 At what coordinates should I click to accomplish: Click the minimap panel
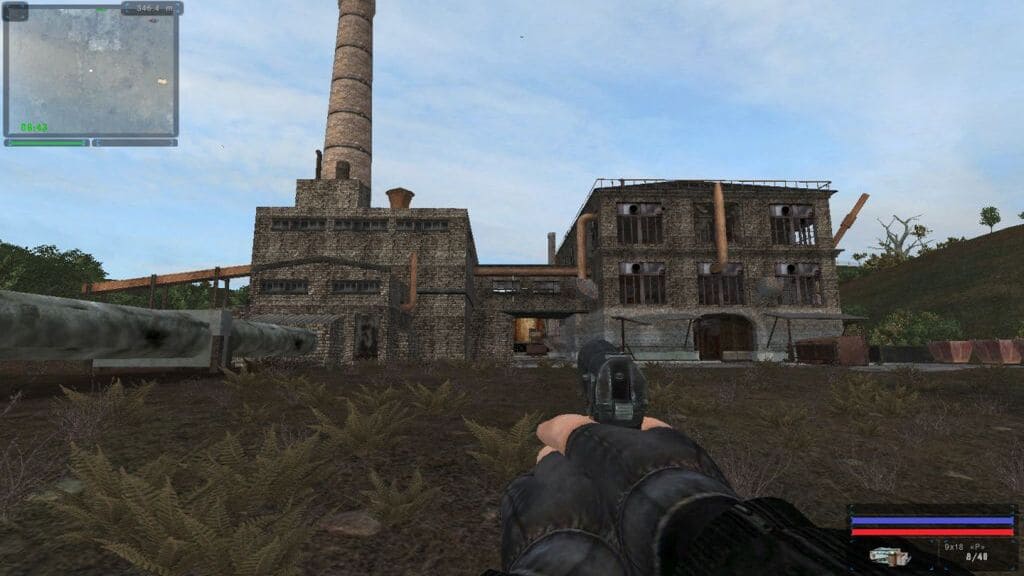pos(91,71)
